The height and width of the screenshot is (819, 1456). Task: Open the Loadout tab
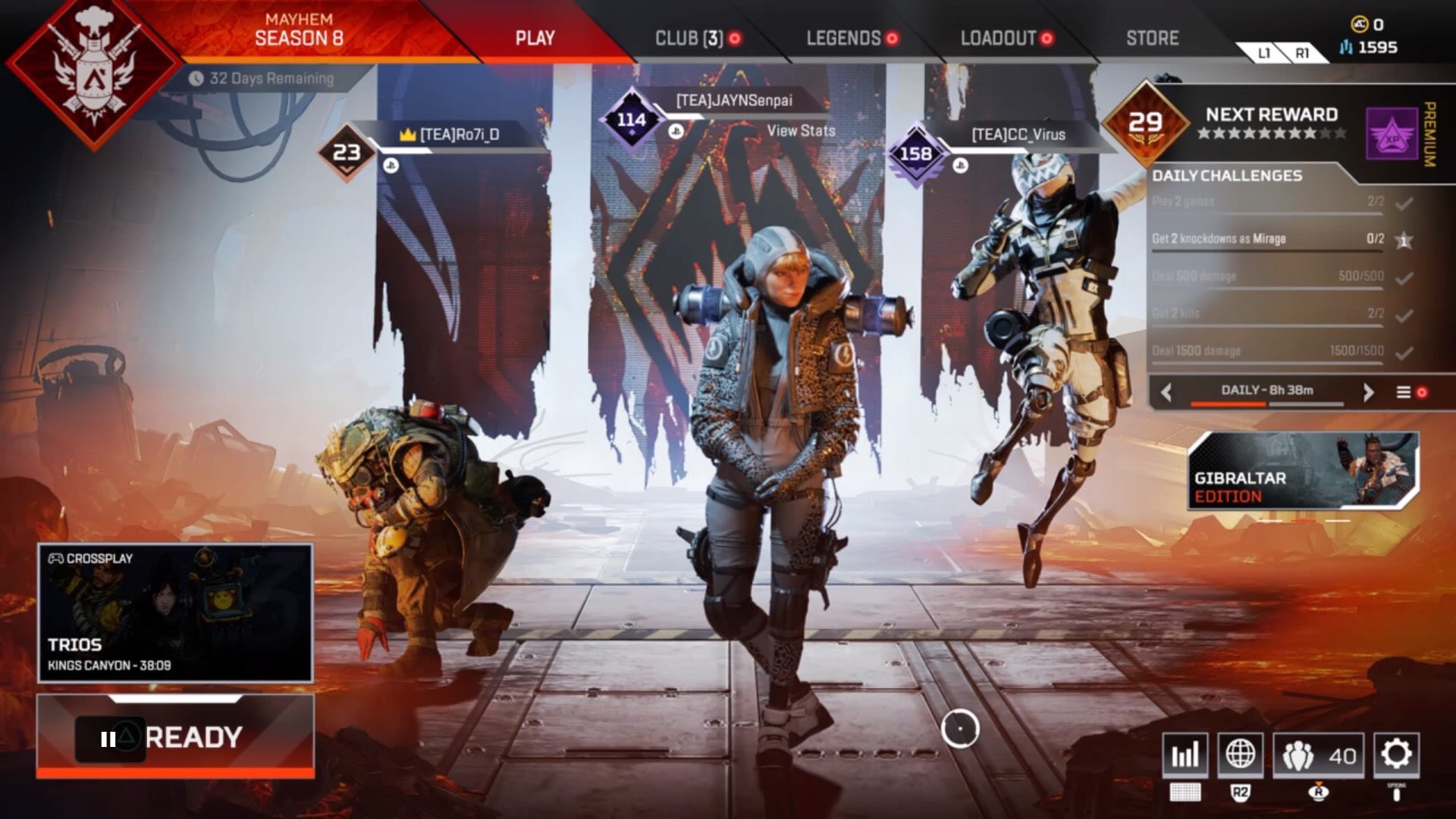pyautogui.click(x=998, y=38)
